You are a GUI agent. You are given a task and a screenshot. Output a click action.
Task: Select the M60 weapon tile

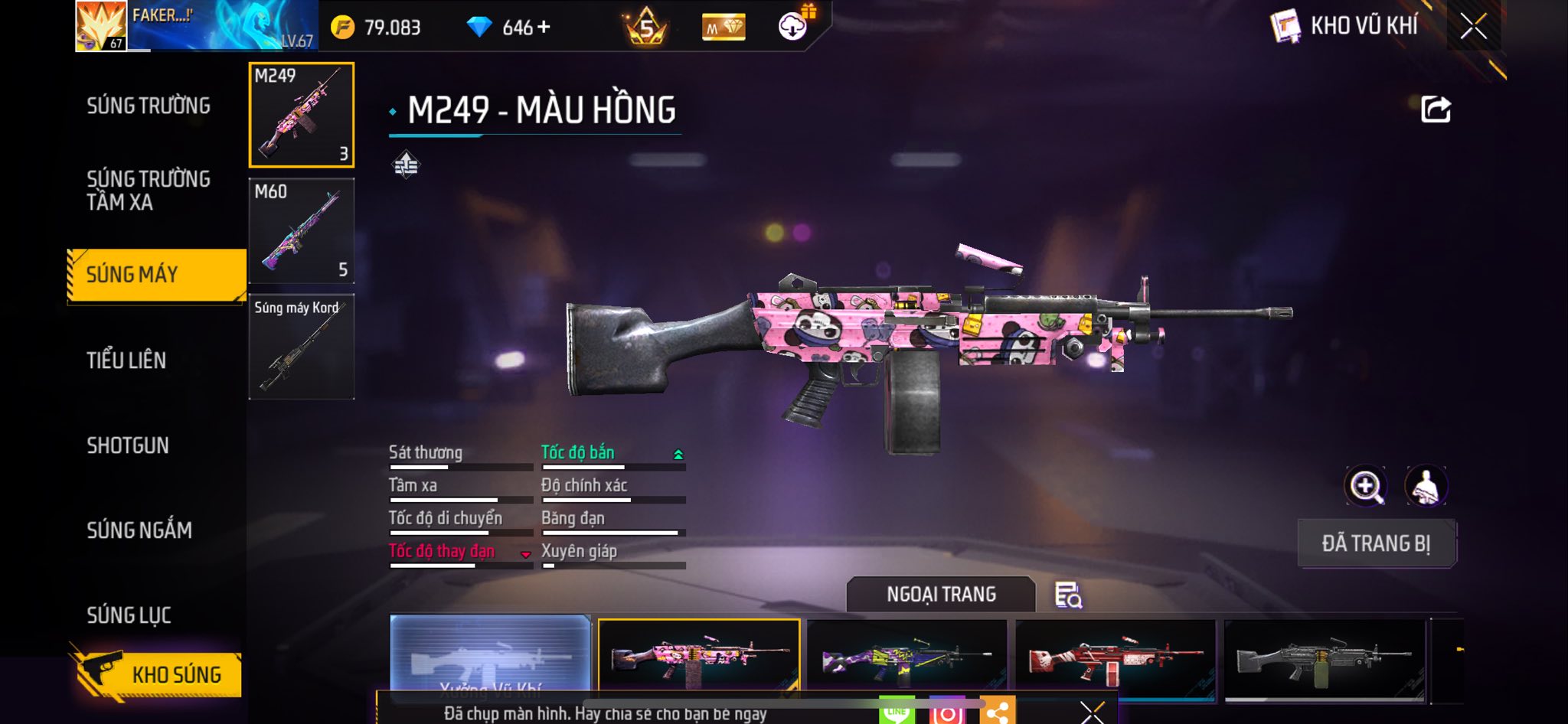(302, 230)
